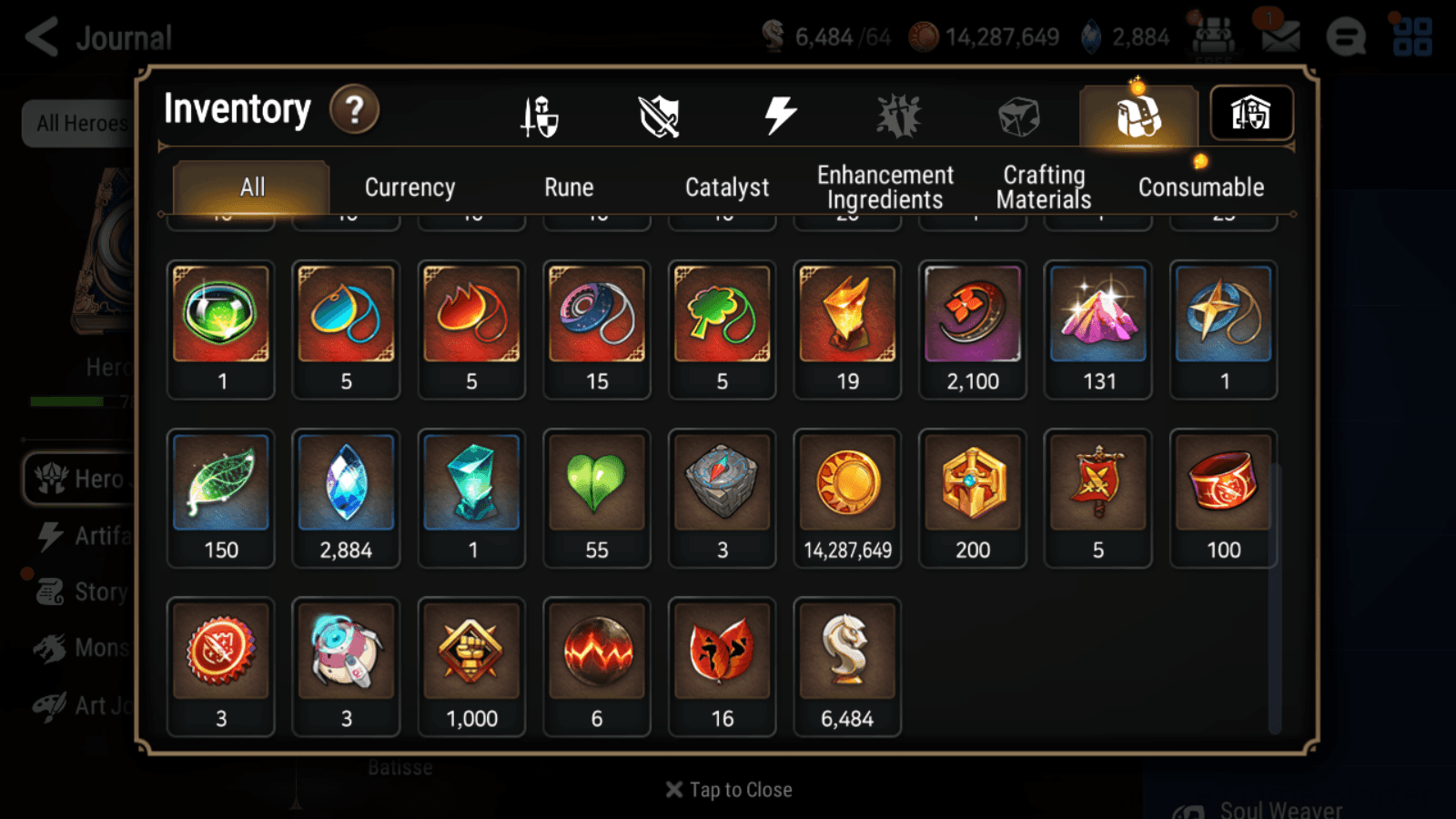Select the Equipment filter icon
The width and height of the screenshot is (1456, 819).
tap(540, 116)
